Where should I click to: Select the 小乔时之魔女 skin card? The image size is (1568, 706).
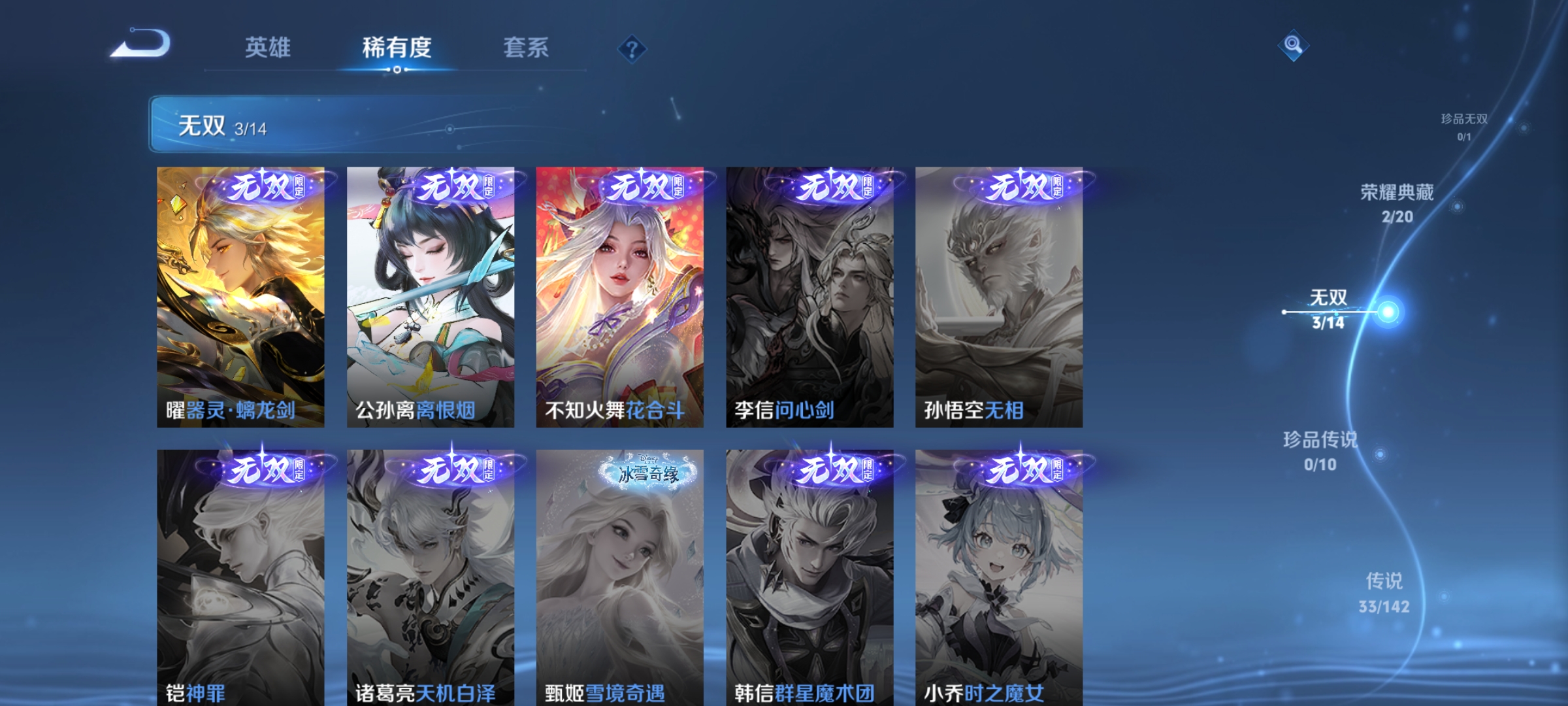coord(1000,575)
